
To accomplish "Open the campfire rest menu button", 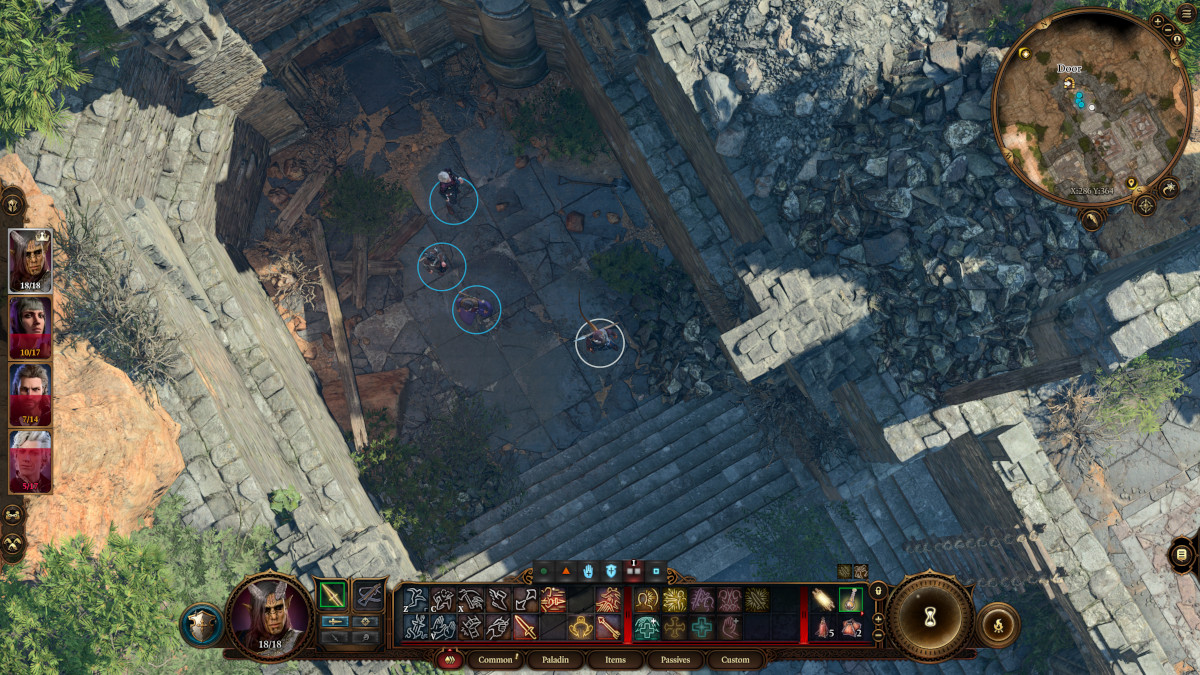I will [x=997, y=624].
